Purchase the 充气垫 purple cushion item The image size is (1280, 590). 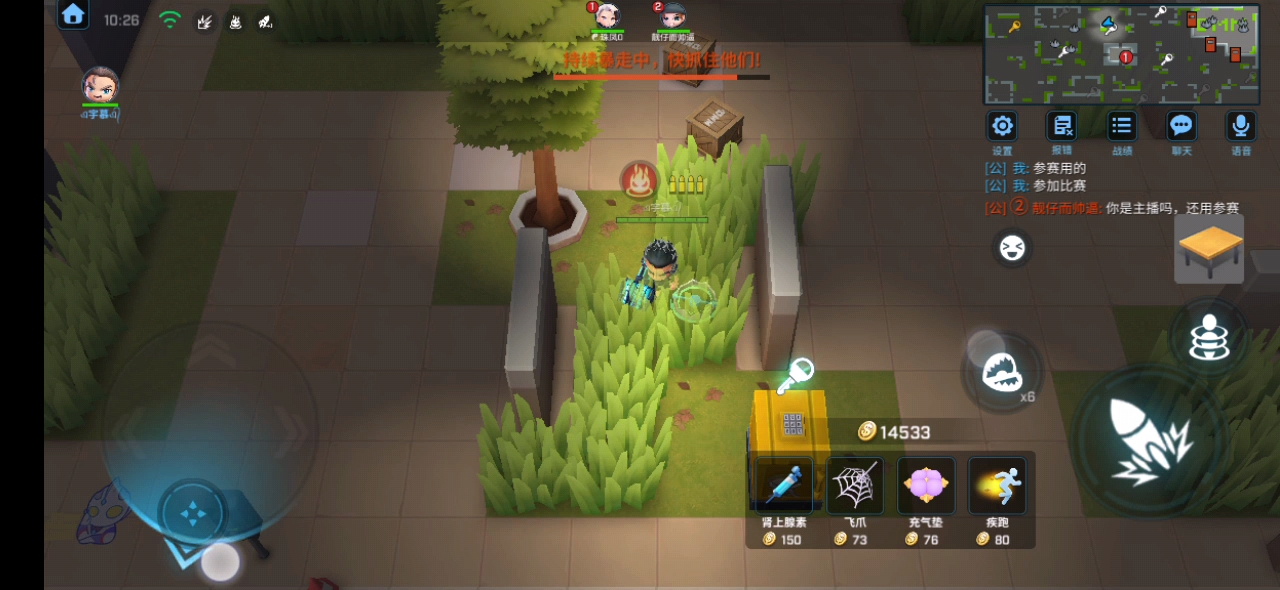click(925, 487)
